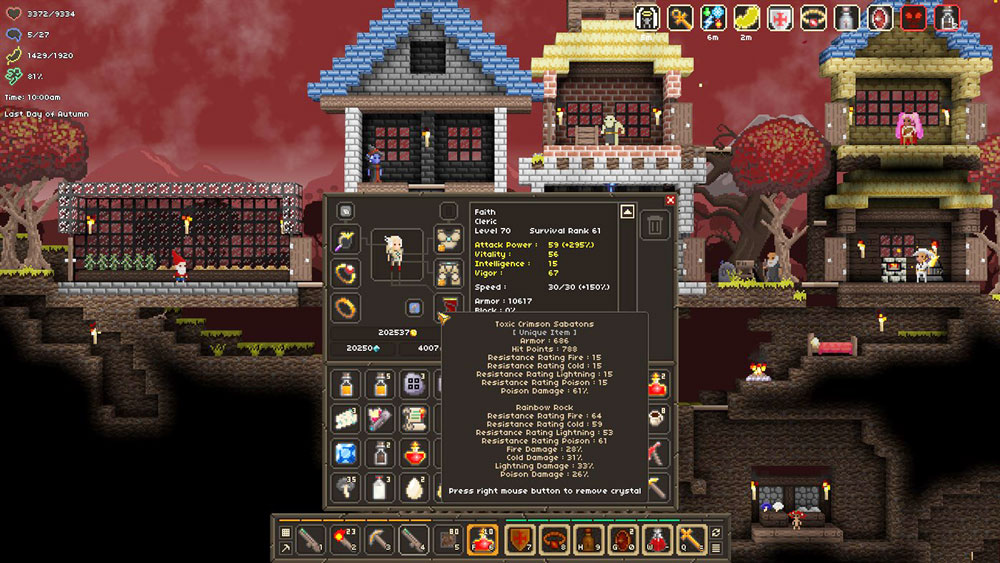Viewport: 1000px width, 563px height.
Task: Select the equipped leg armor slot
Action: pos(447,273)
